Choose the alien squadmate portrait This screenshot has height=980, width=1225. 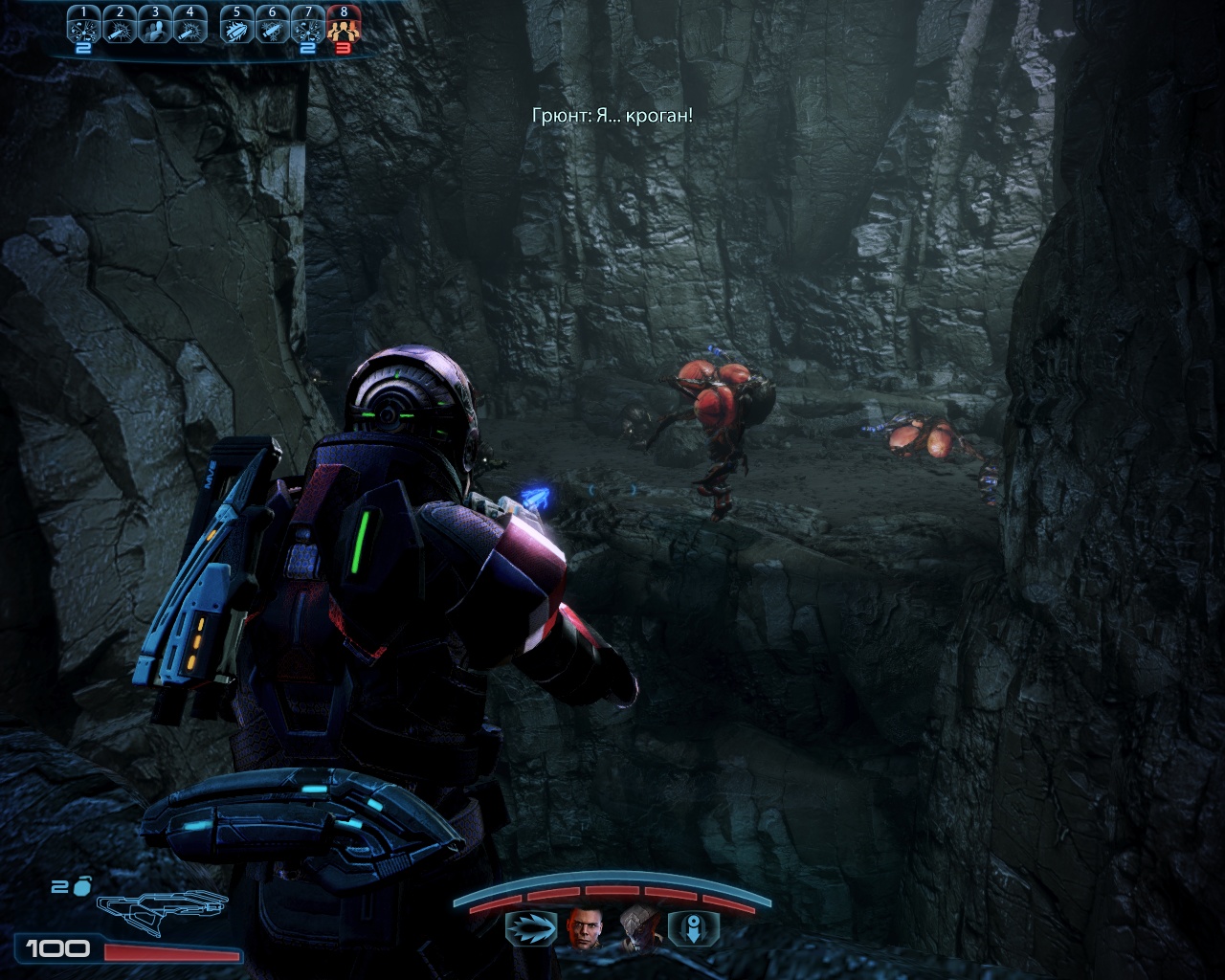click(x=635, y=928)
